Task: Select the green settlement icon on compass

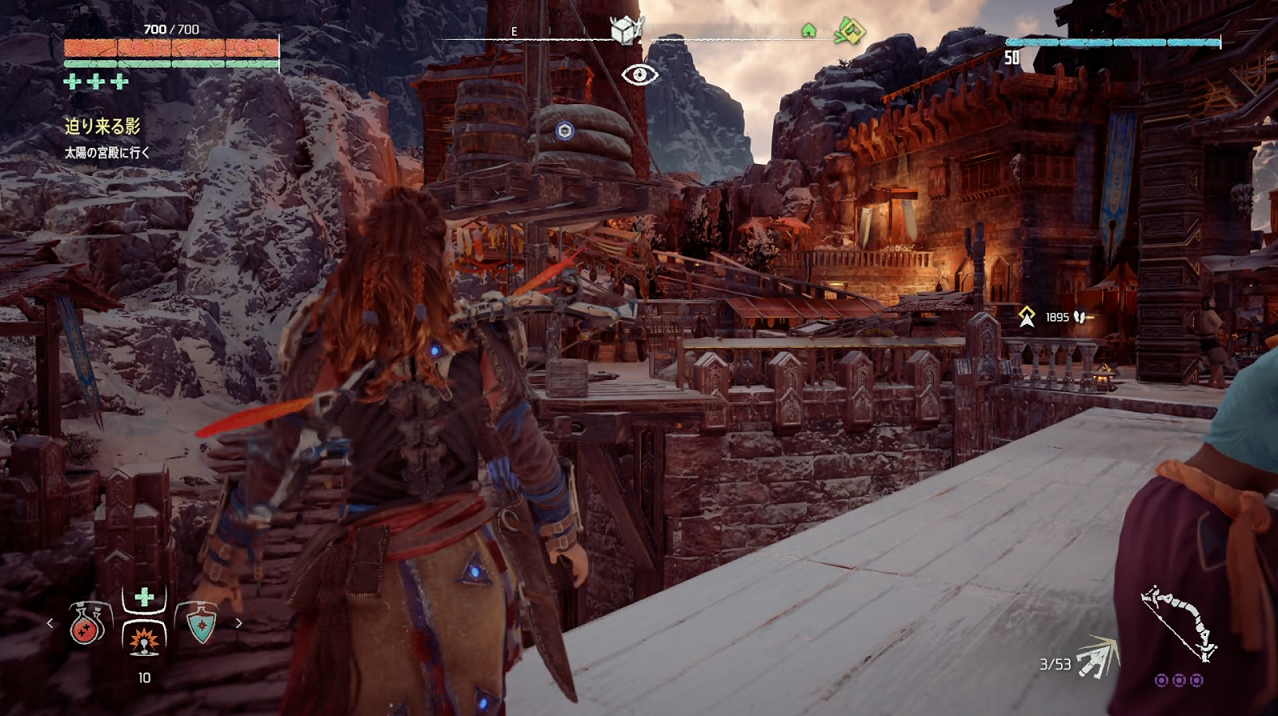Action: click(809, 31)
